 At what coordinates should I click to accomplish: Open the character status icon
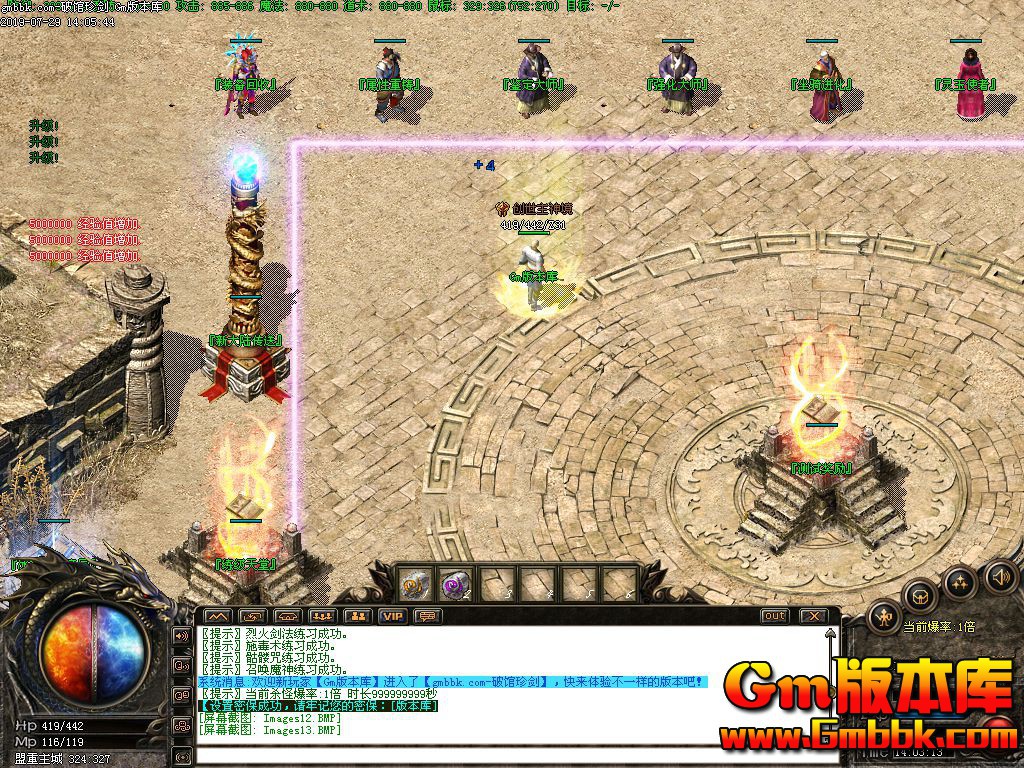884,618
